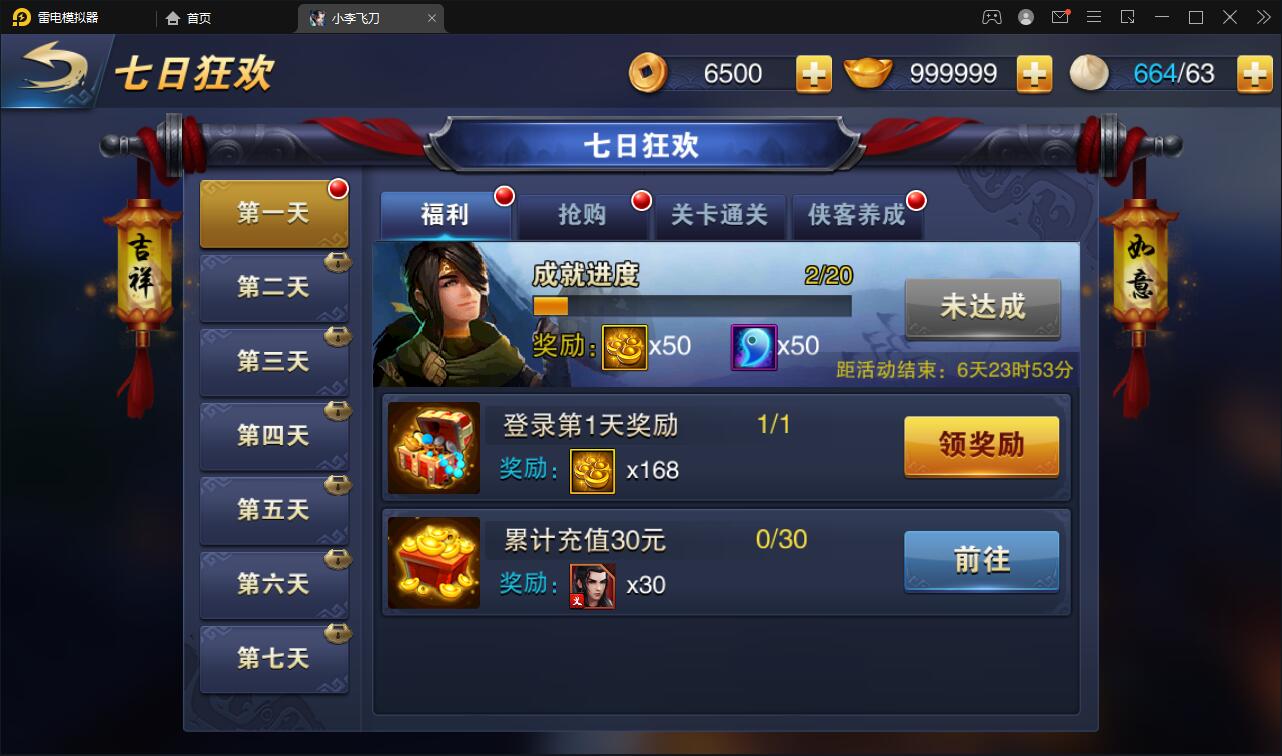Image resolution: width=1282 pixels, height=756 pixels.
Task: Click the plus icon beside the 999999 ingots
Action: [x=1035, y=73]
